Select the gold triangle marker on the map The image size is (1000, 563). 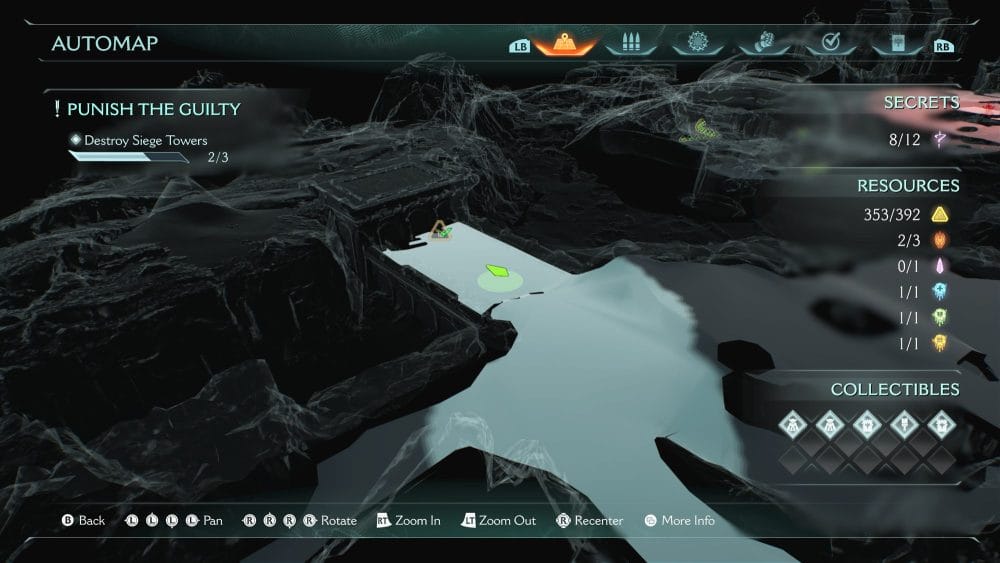pos(439,231)
